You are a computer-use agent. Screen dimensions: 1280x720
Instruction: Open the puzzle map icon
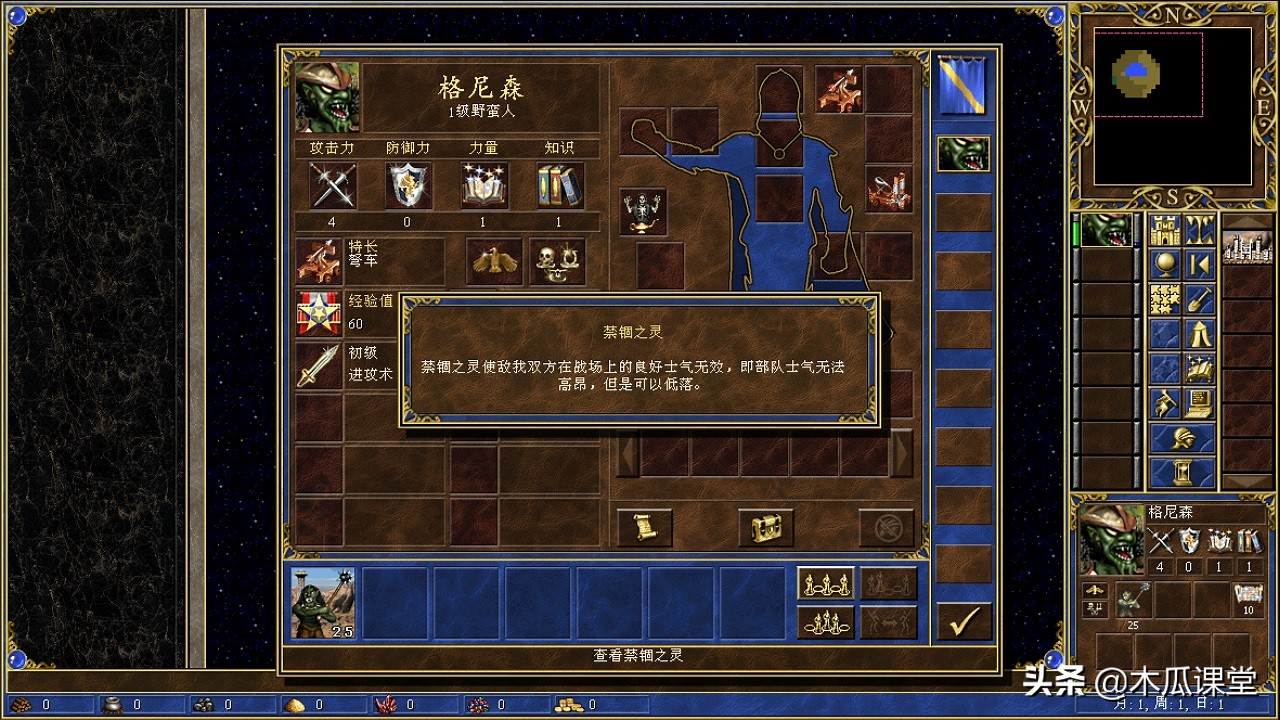click(1164, 298)
